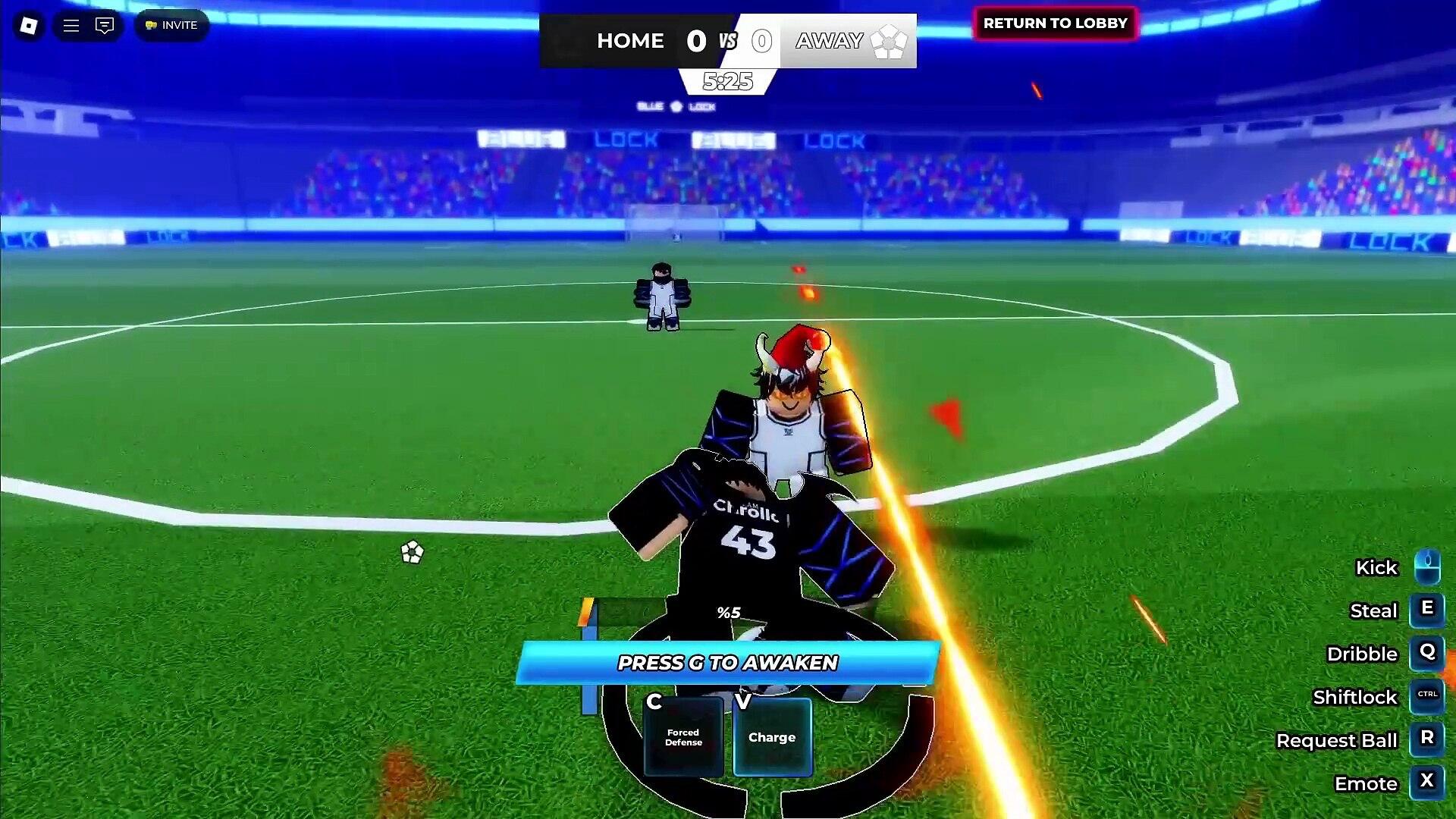Open the Emote action button
The width and height of the screenshot is (1456, 819).
click(x=1427, y=783)
